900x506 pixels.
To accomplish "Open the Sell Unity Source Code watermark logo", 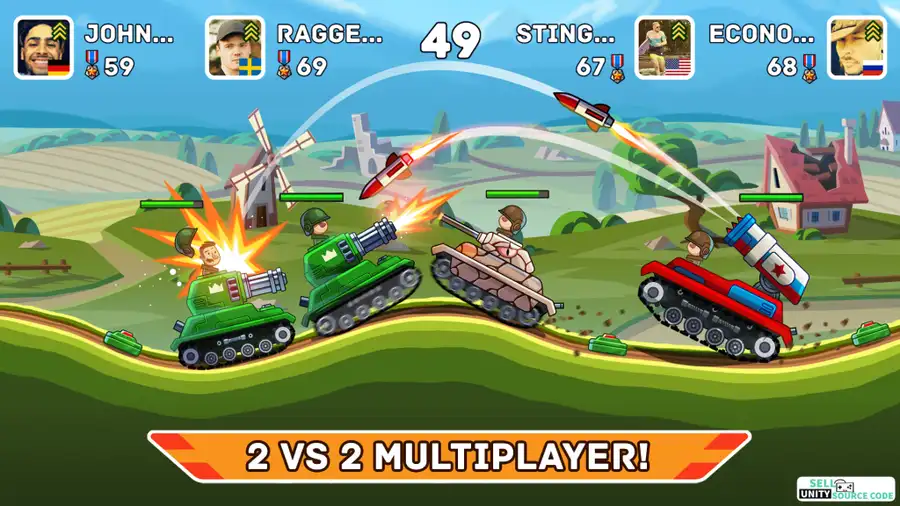I will click(x=846, y=489).
